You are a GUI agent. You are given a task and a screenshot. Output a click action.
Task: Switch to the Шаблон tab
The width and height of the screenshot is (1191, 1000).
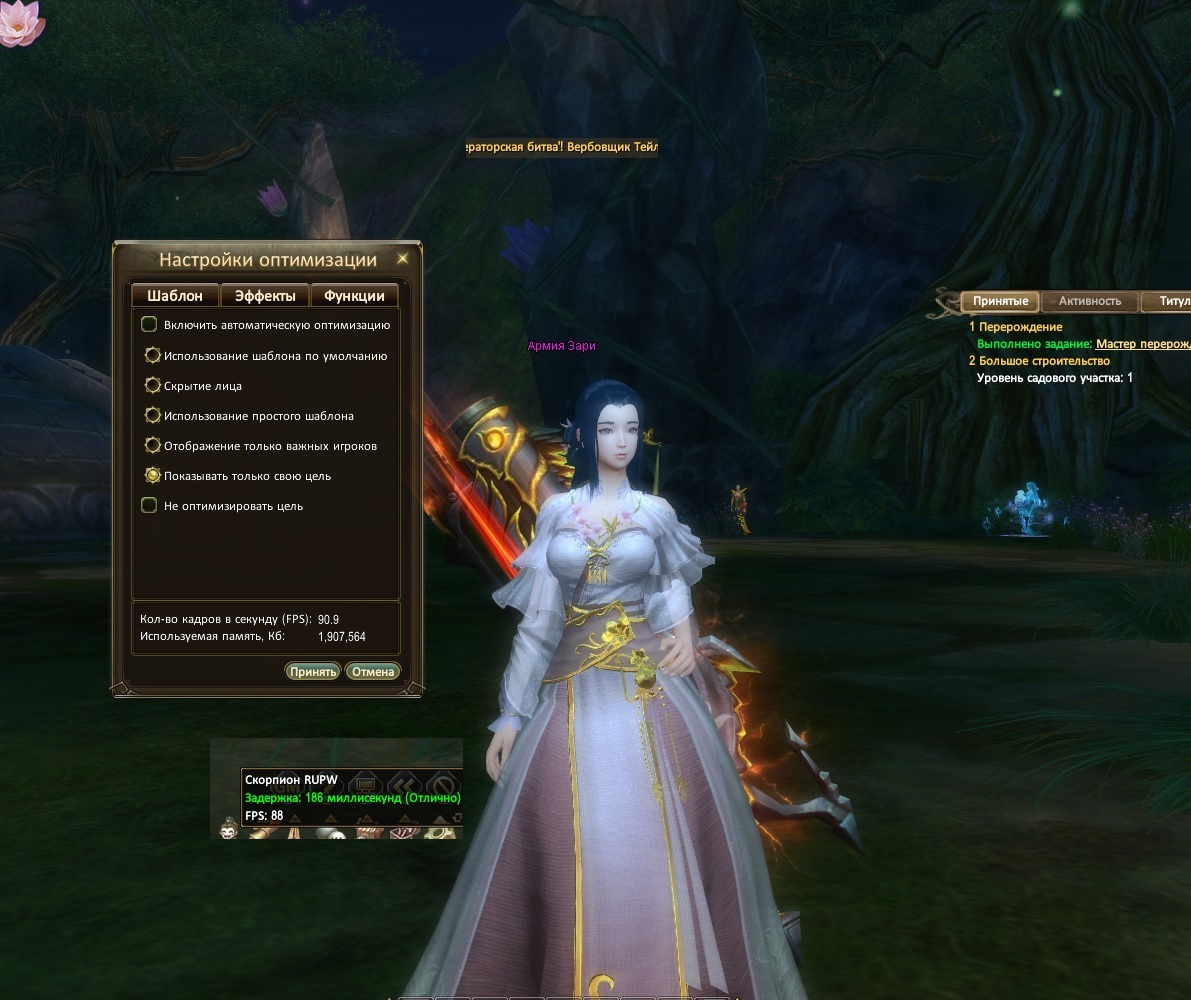[175, 296]
